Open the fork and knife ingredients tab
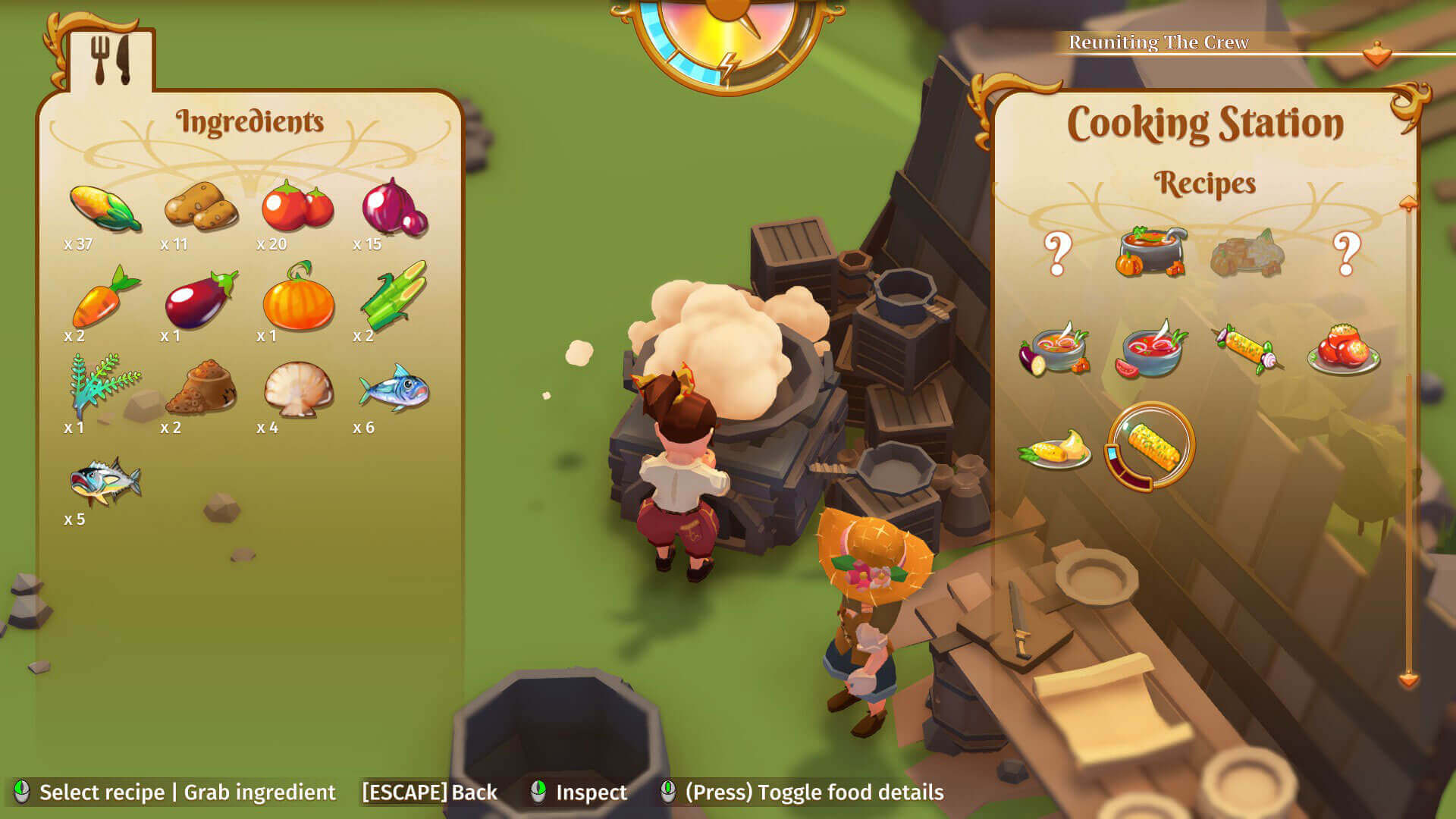The image size is (1456, 819). [111, 60]
